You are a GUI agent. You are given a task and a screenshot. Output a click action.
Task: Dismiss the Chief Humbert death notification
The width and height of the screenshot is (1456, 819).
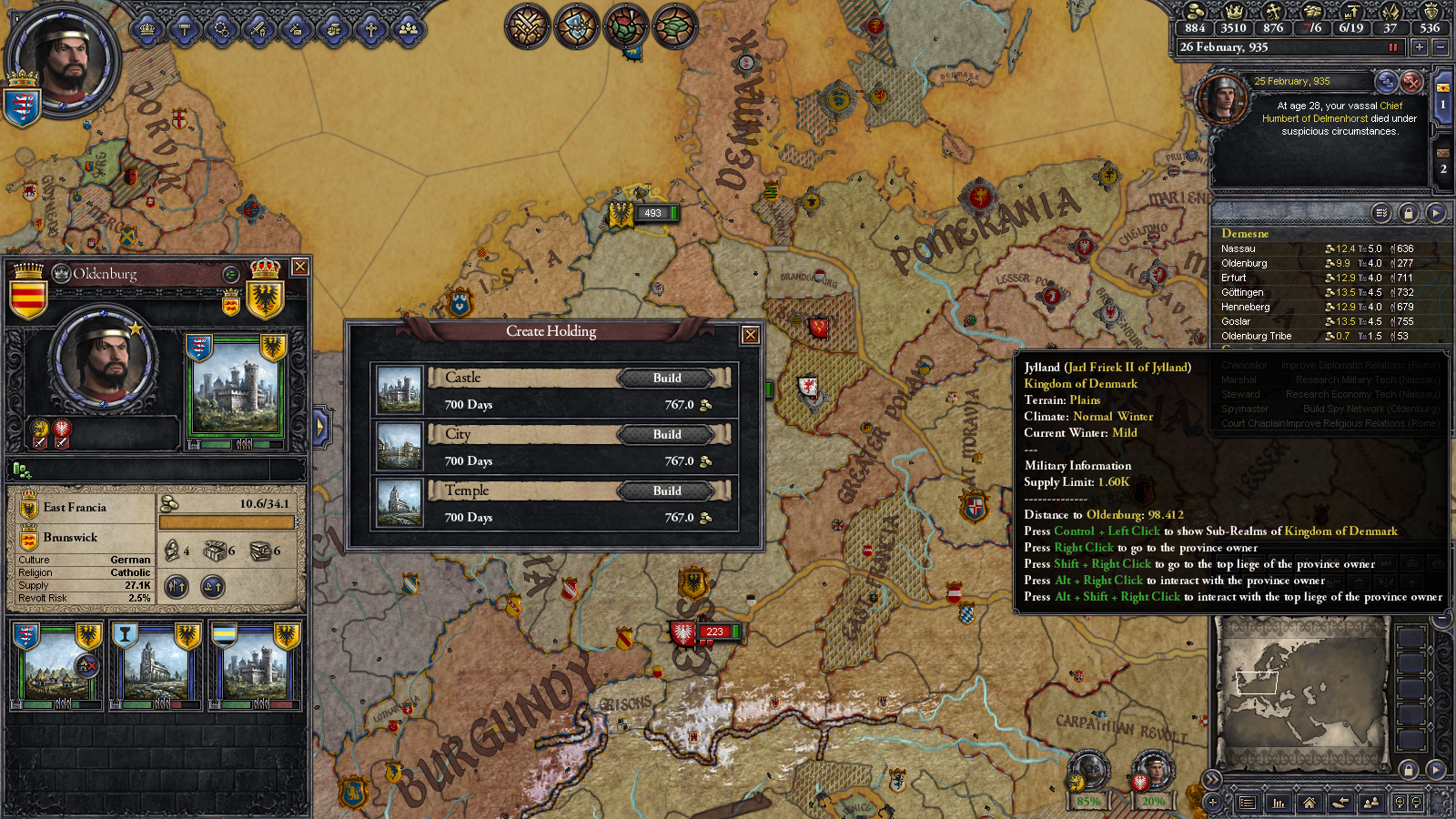pyautogui.click(x=1411, y=82)
